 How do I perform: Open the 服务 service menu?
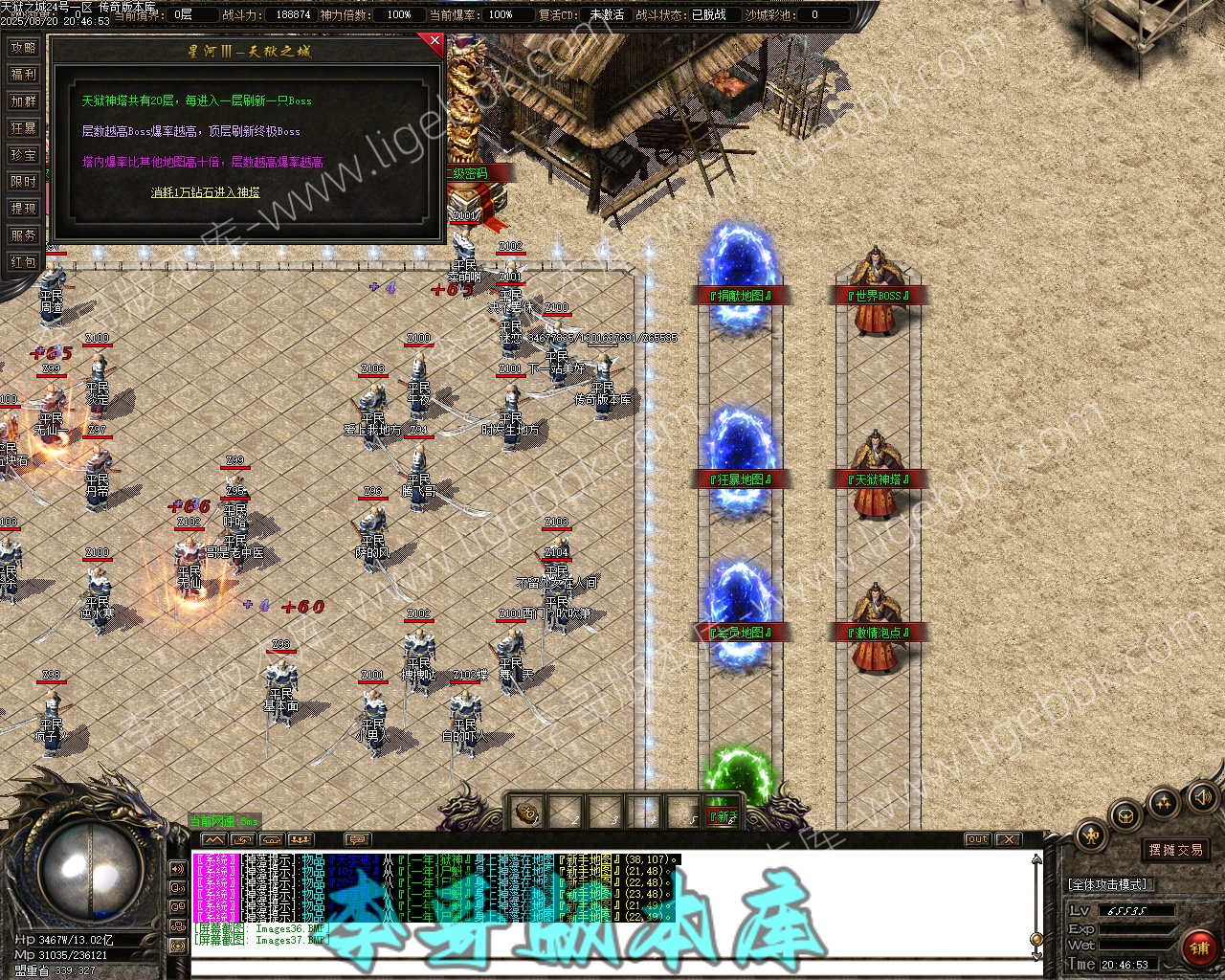tap(23, 235)
